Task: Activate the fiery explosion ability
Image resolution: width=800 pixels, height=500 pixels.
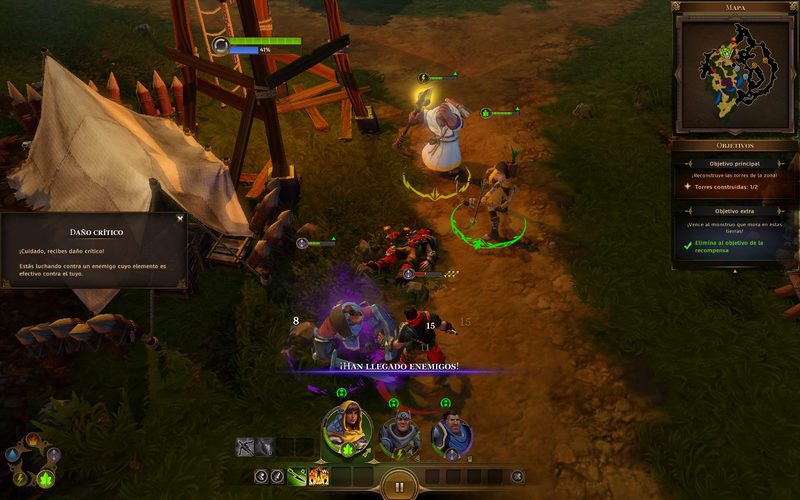Action: coord(319,476)
